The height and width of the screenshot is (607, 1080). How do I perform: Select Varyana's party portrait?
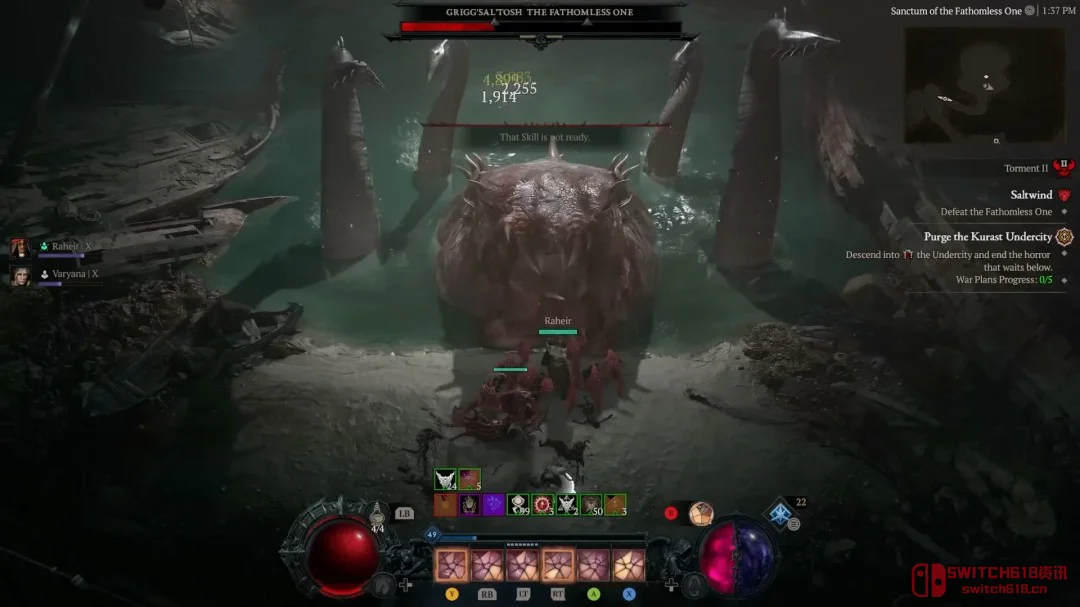[x=20, y=275]
